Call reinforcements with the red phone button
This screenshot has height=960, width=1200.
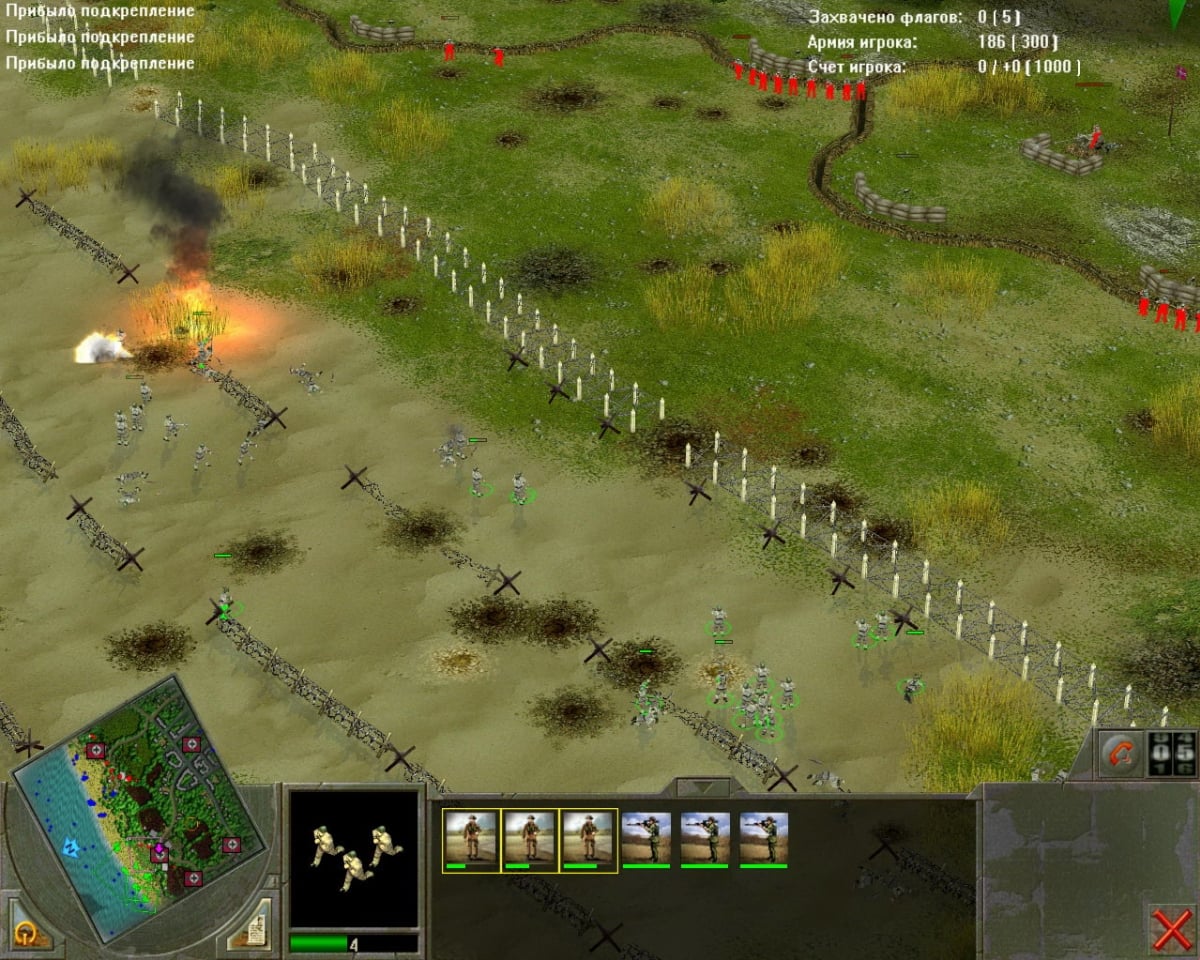coord(1120,755)
